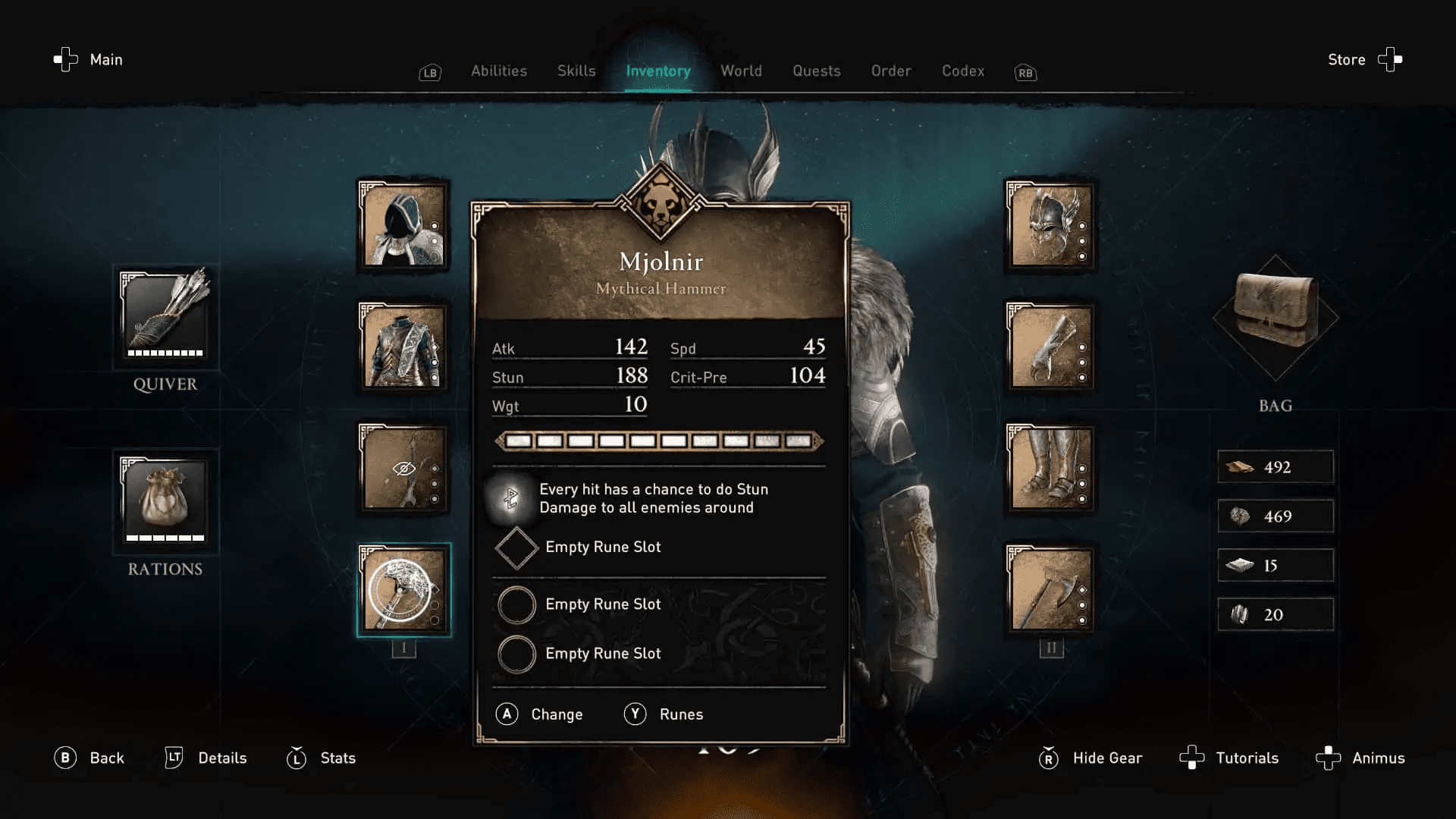Select the ore resource showing 469
Image resolution: width=1456 pixels, height=819 pixels.
tap(1276, 516)
